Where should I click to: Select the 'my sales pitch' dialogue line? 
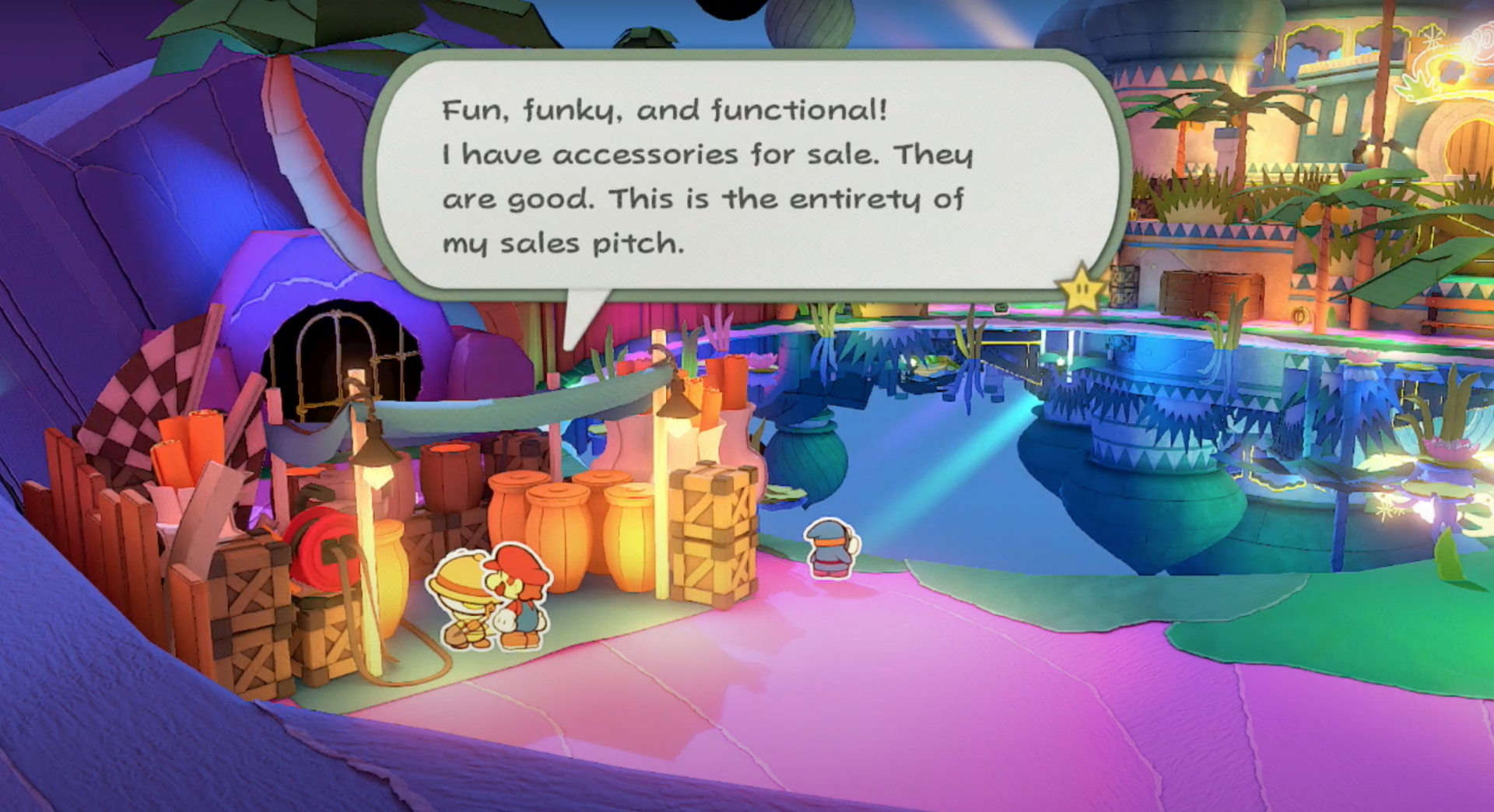tap(564, 243)
